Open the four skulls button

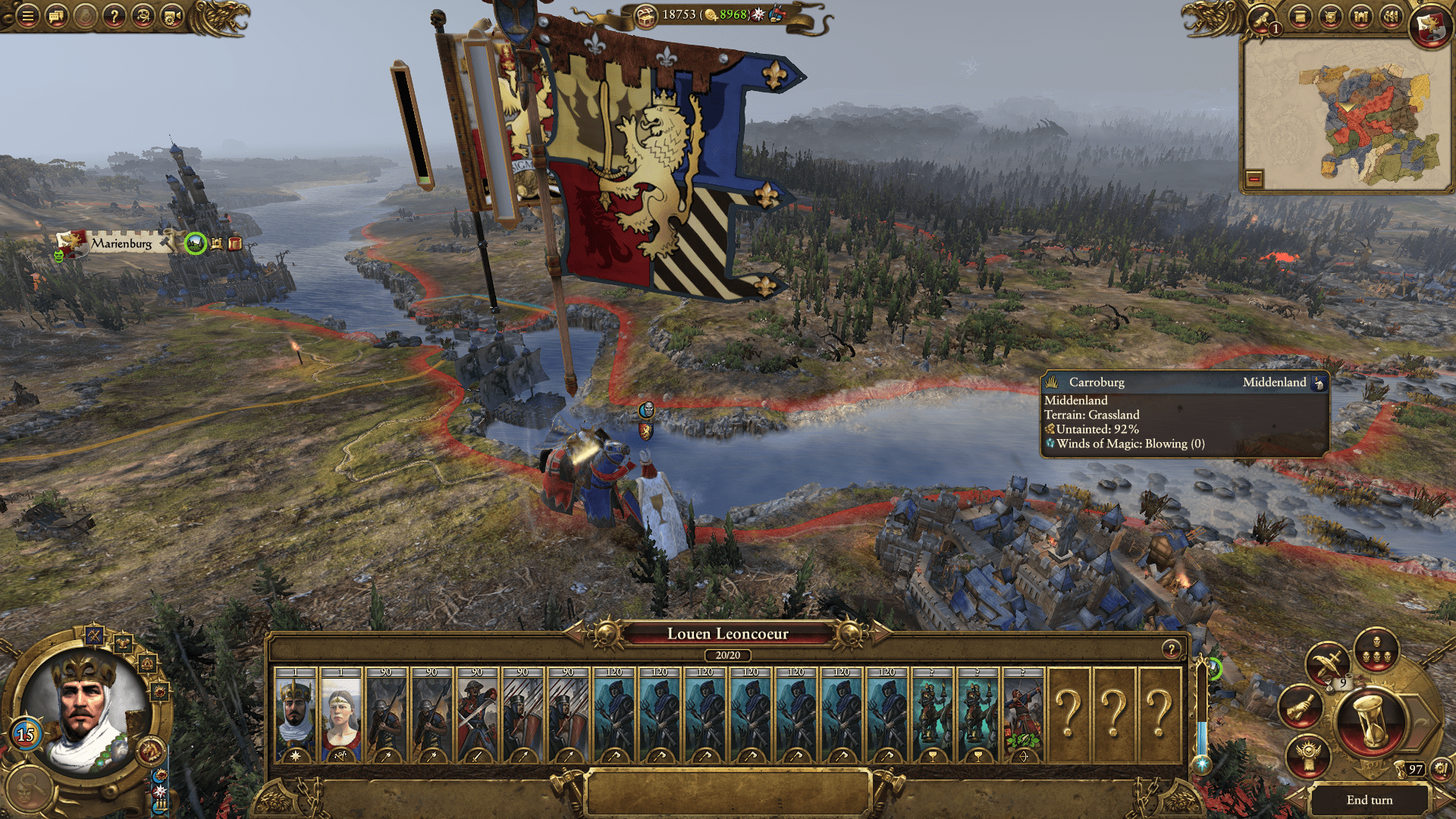1376,651
